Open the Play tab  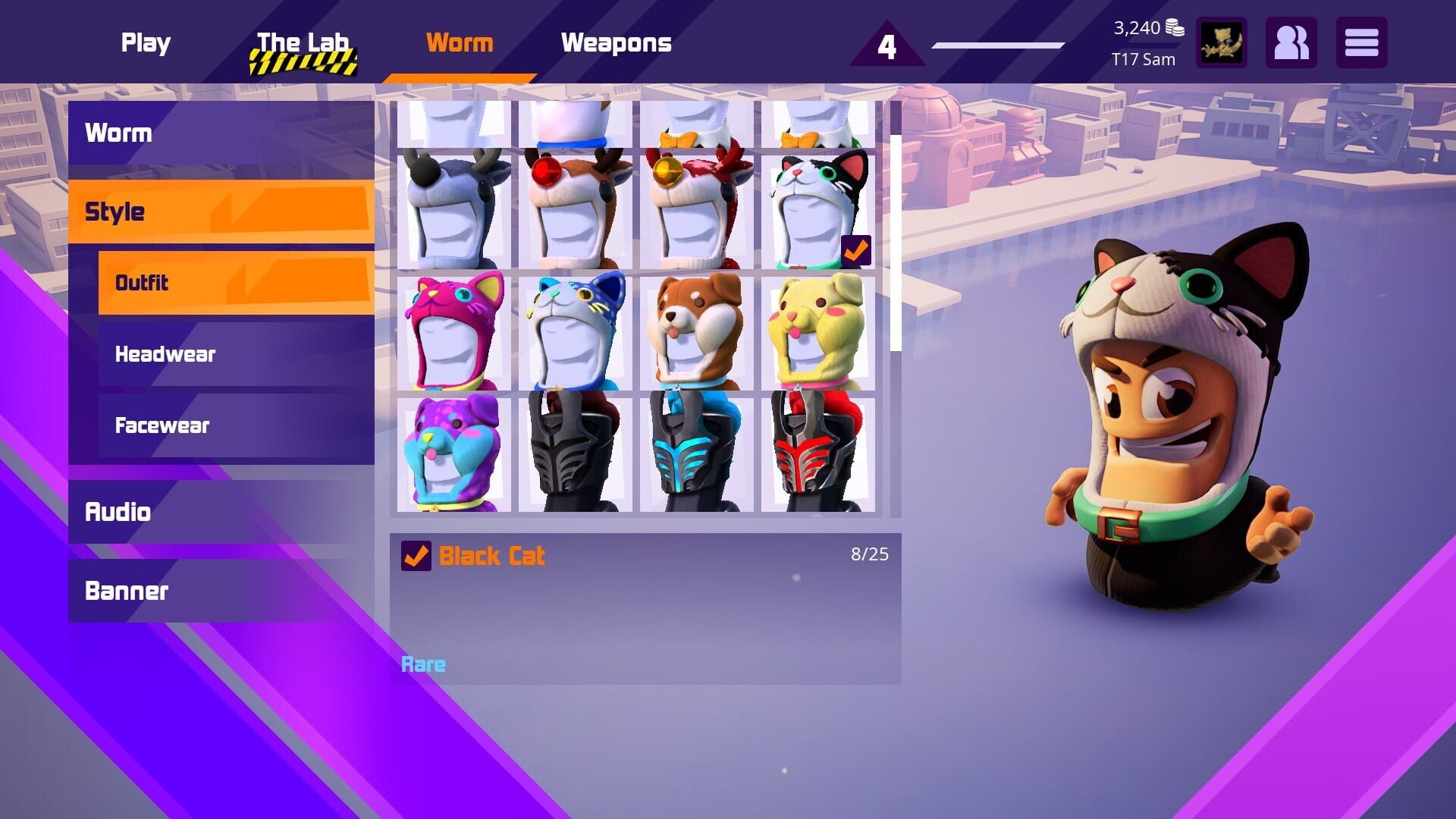tap(145, 43)
